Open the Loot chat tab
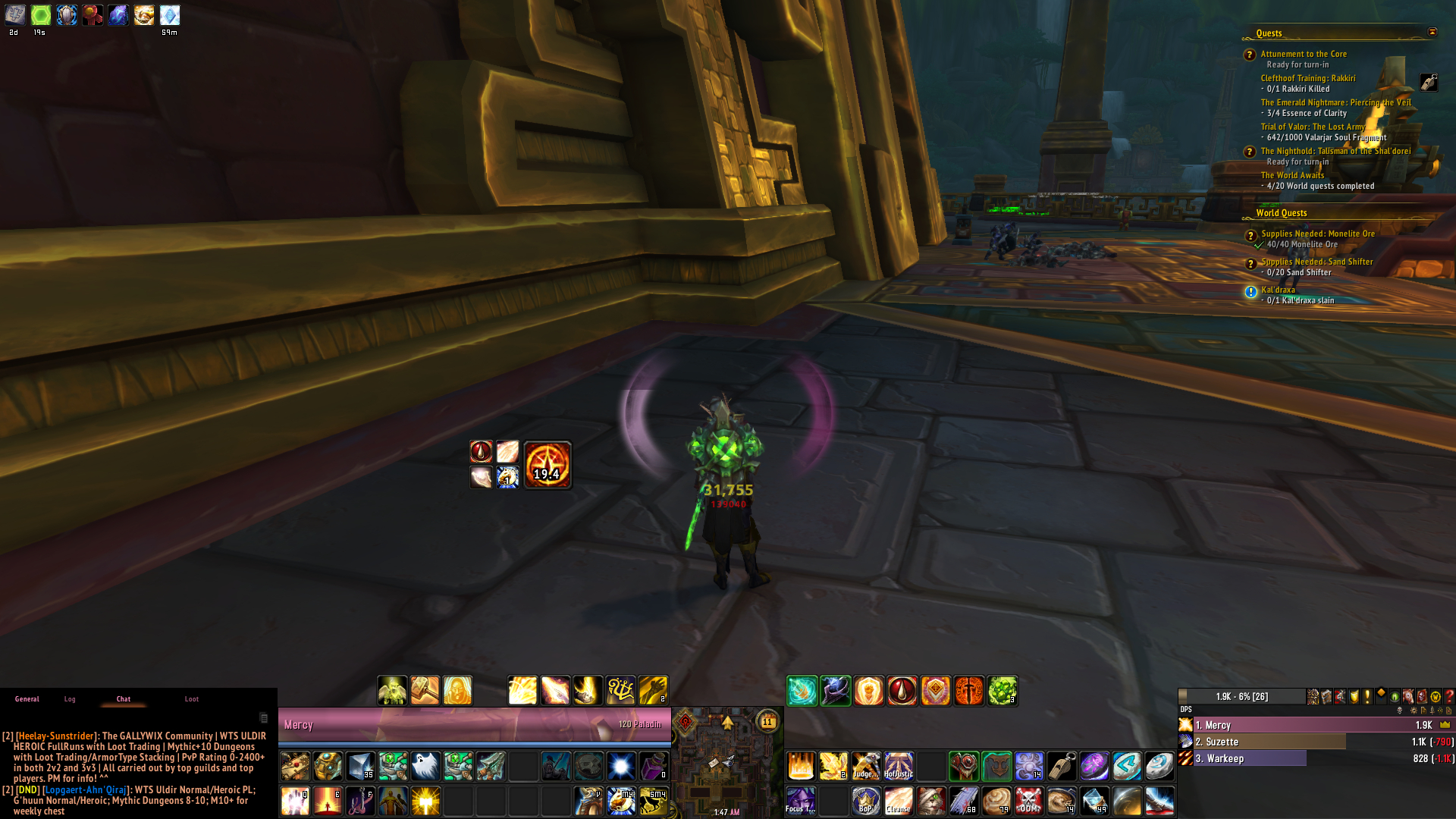This screenshot has width=1456, height=819. pyautogui.click(x=191, y=699)
